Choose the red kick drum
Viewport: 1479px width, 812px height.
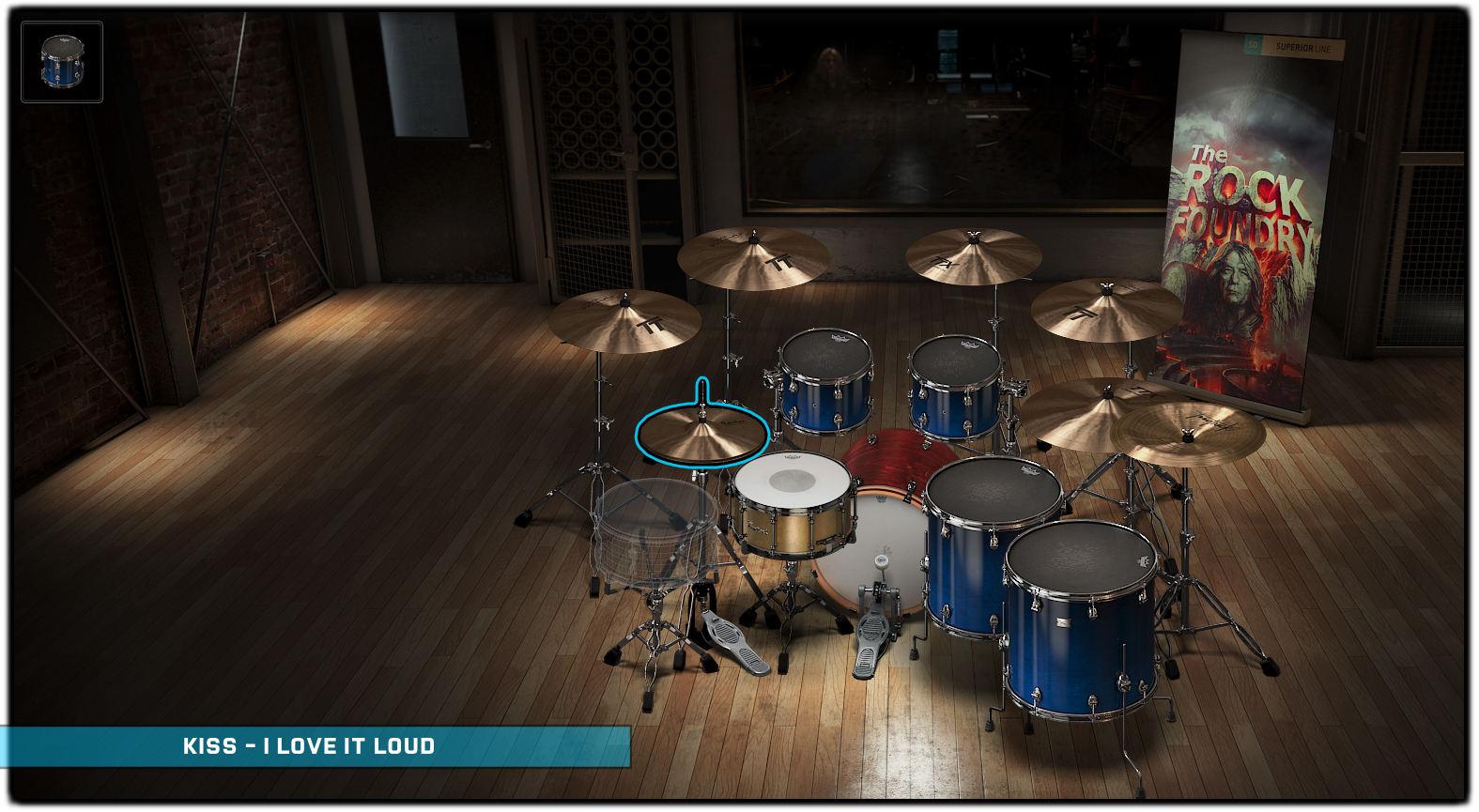coord(890,459)
